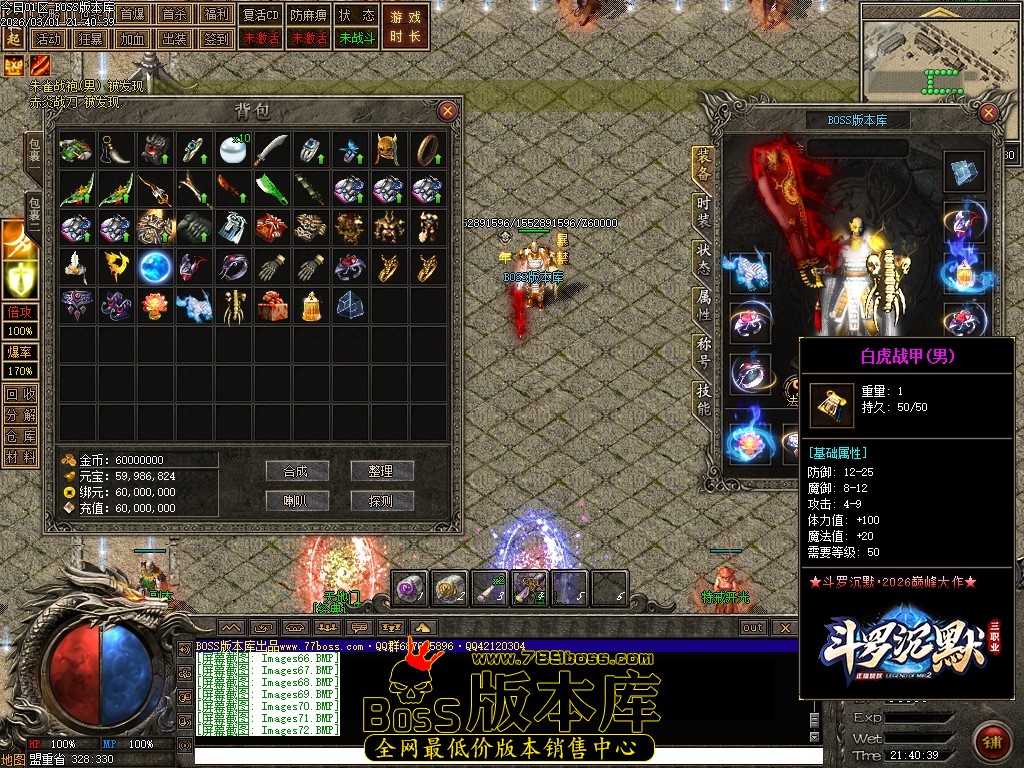Image resolution: width=1024 pixels, height=768 pixels.
Task: Open the 喇叭 horn button
Action: (x=297, y=500)
